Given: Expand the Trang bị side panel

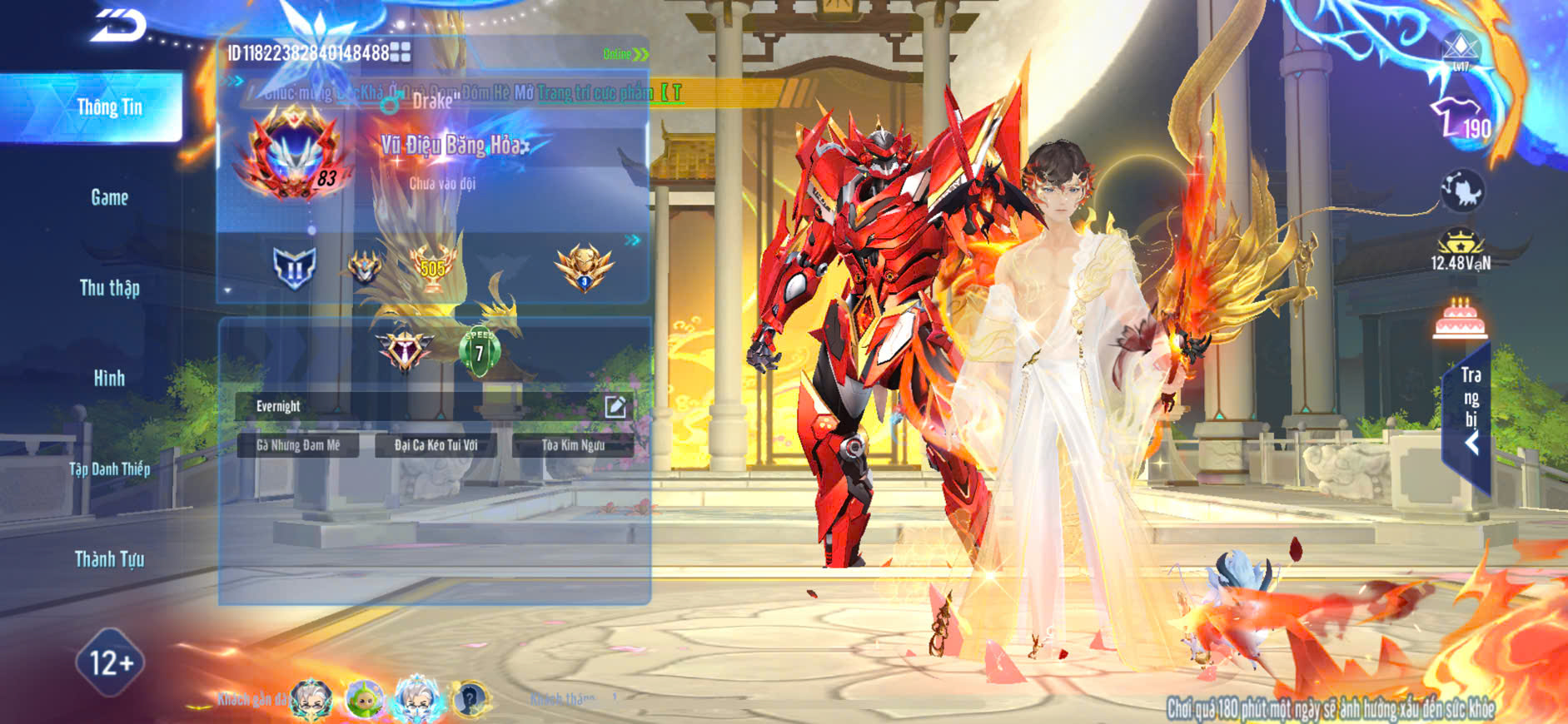Looking at the screenshot, I should coord(1471,416).
